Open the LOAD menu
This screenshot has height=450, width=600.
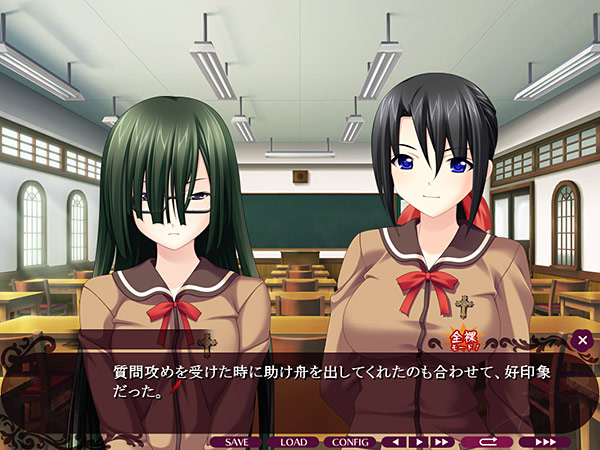(293, 441)
